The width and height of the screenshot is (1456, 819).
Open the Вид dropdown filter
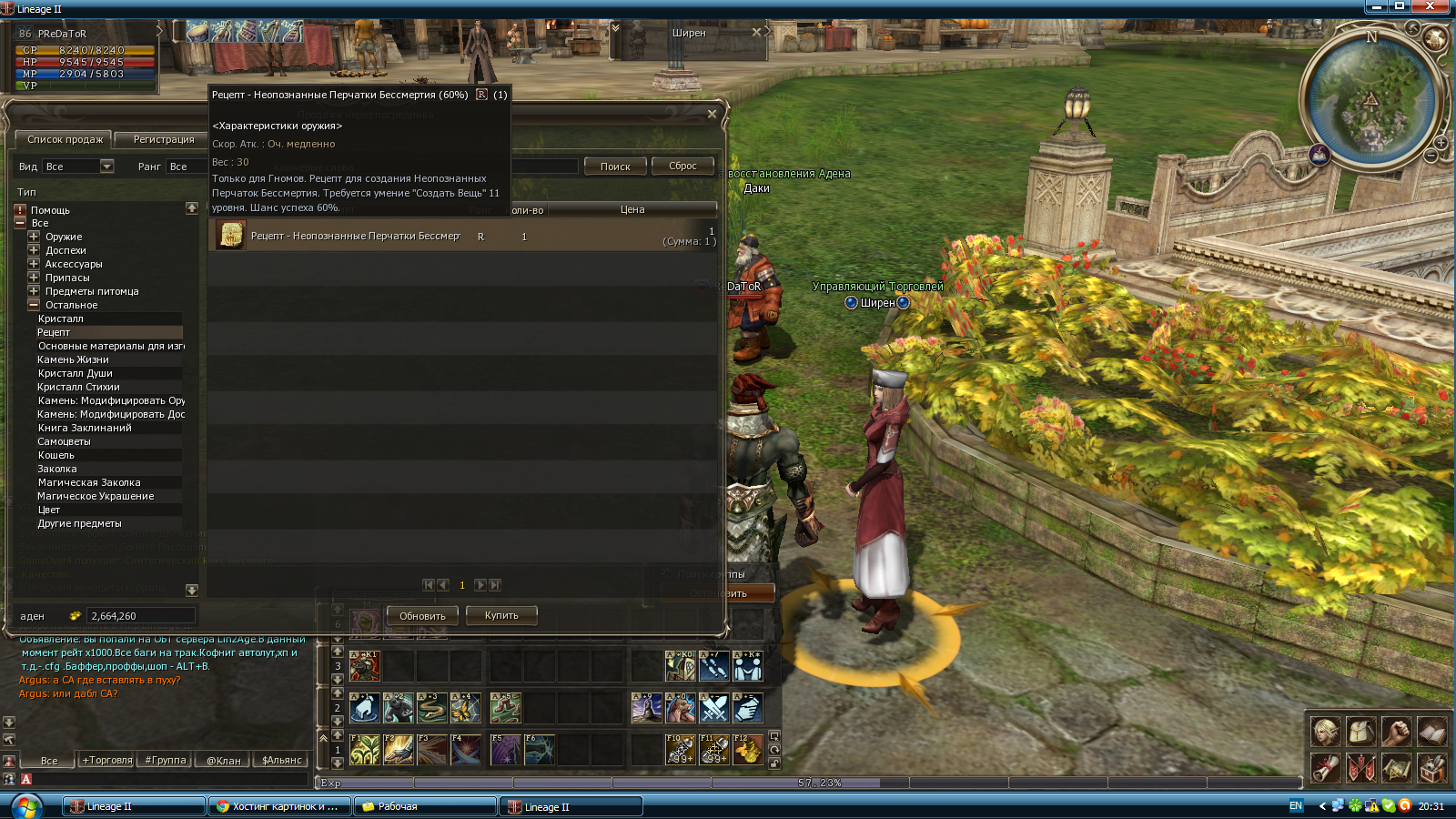click(106, 167)
